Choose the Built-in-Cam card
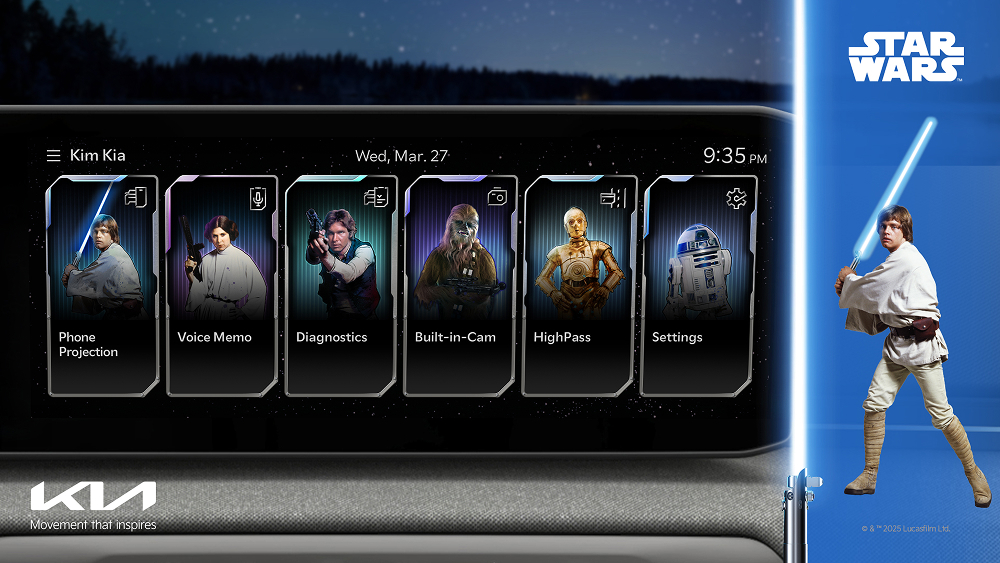The width and height of the screenshot is (1000, 563). click(x=460, y=285)
